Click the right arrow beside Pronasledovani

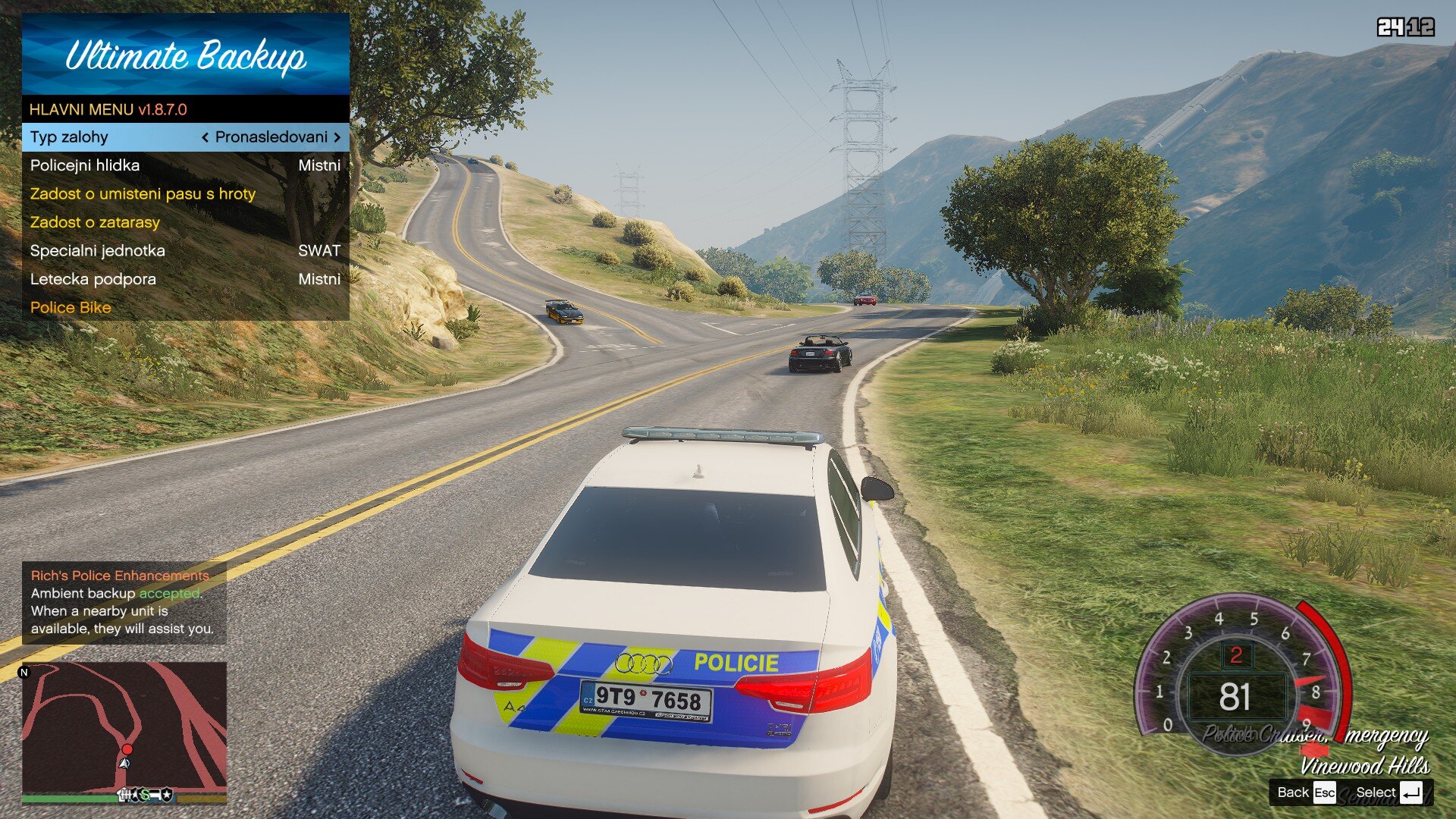pos(337,137)
